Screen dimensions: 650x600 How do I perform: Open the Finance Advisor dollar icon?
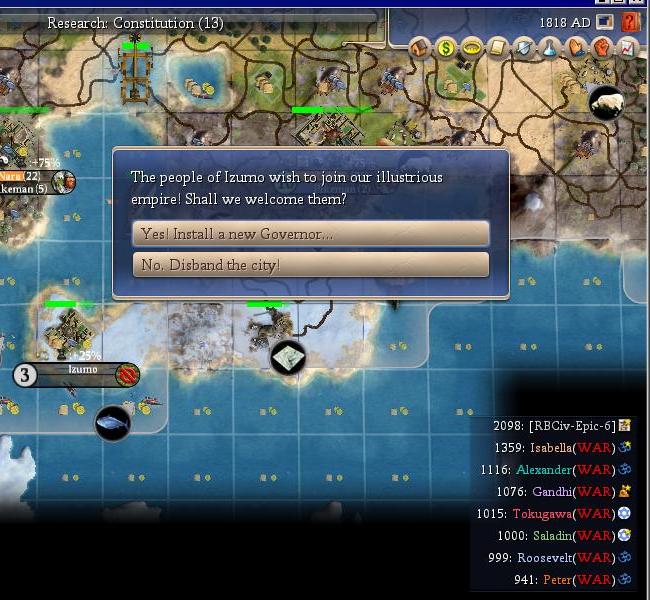click(x=446, y=47)
